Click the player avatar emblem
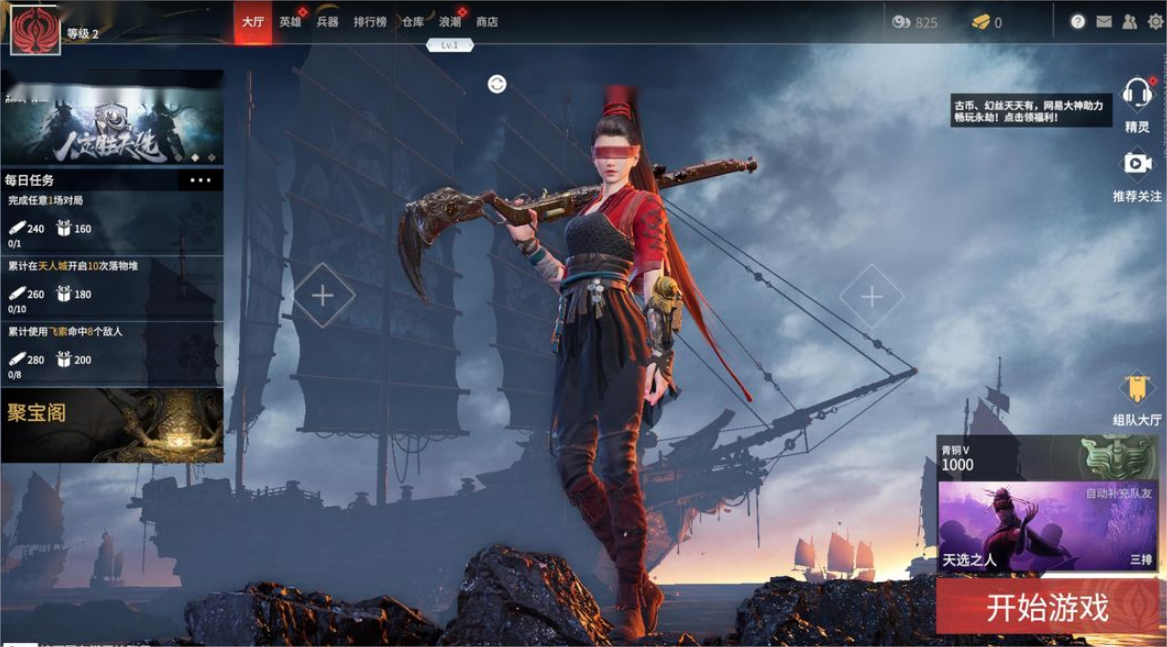1167x647 pixels. click(x=35, y=30)
